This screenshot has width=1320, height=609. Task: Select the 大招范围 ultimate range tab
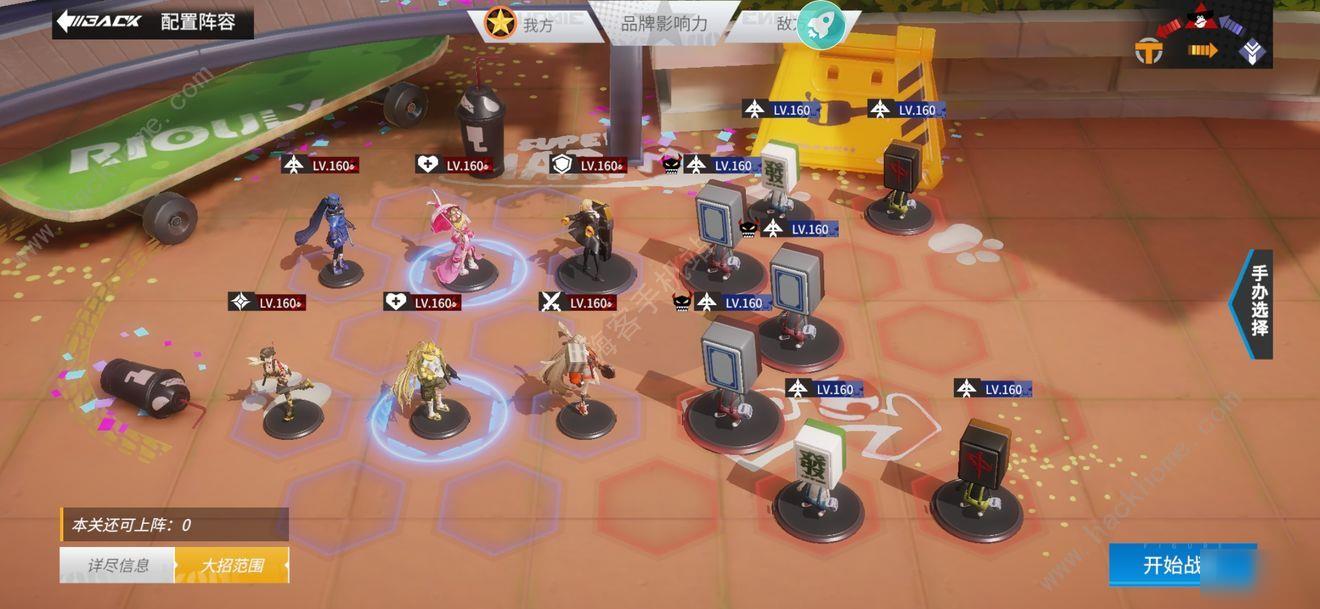232,565
